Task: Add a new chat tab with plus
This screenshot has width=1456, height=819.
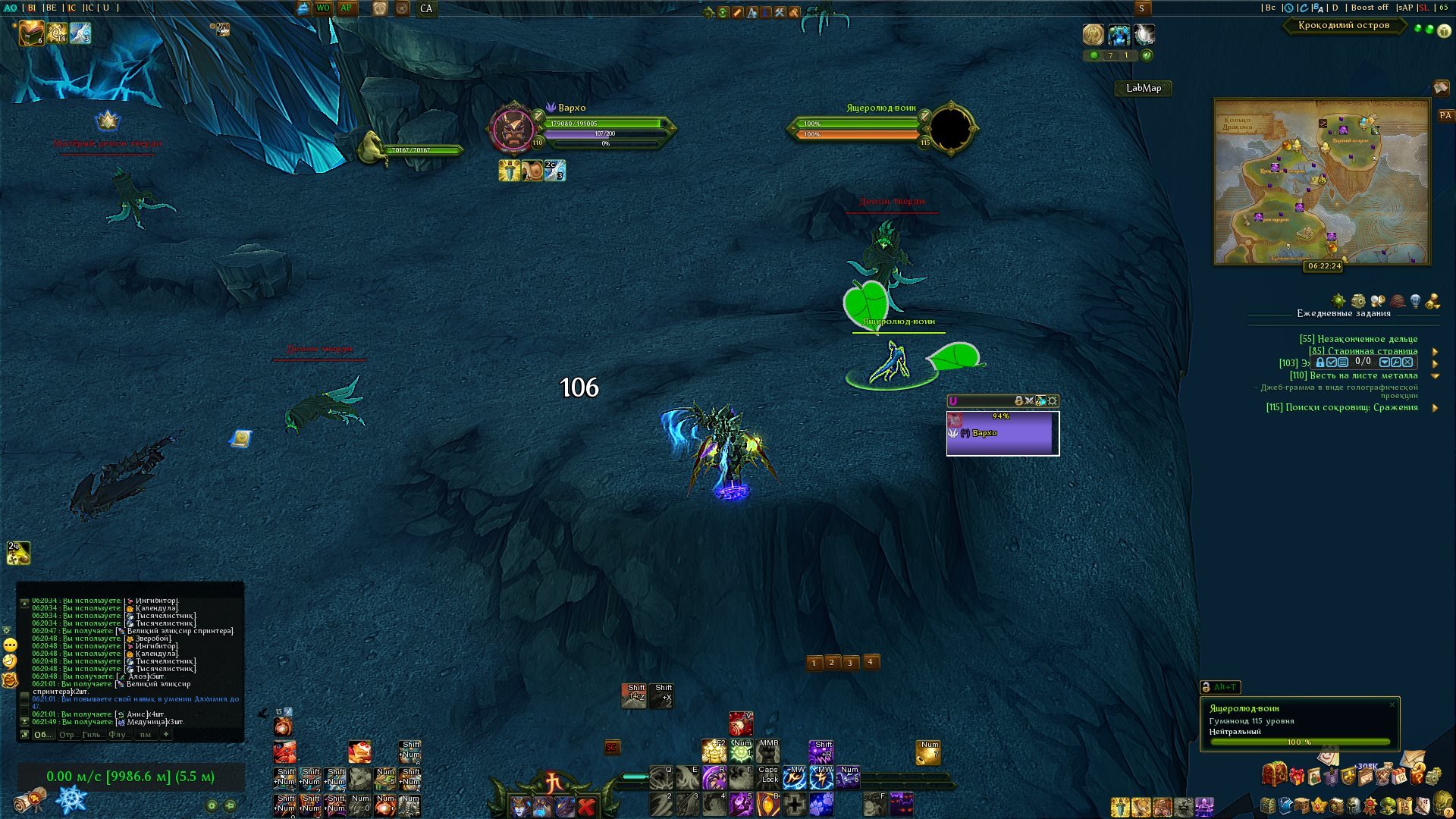Action: [166, 734]
